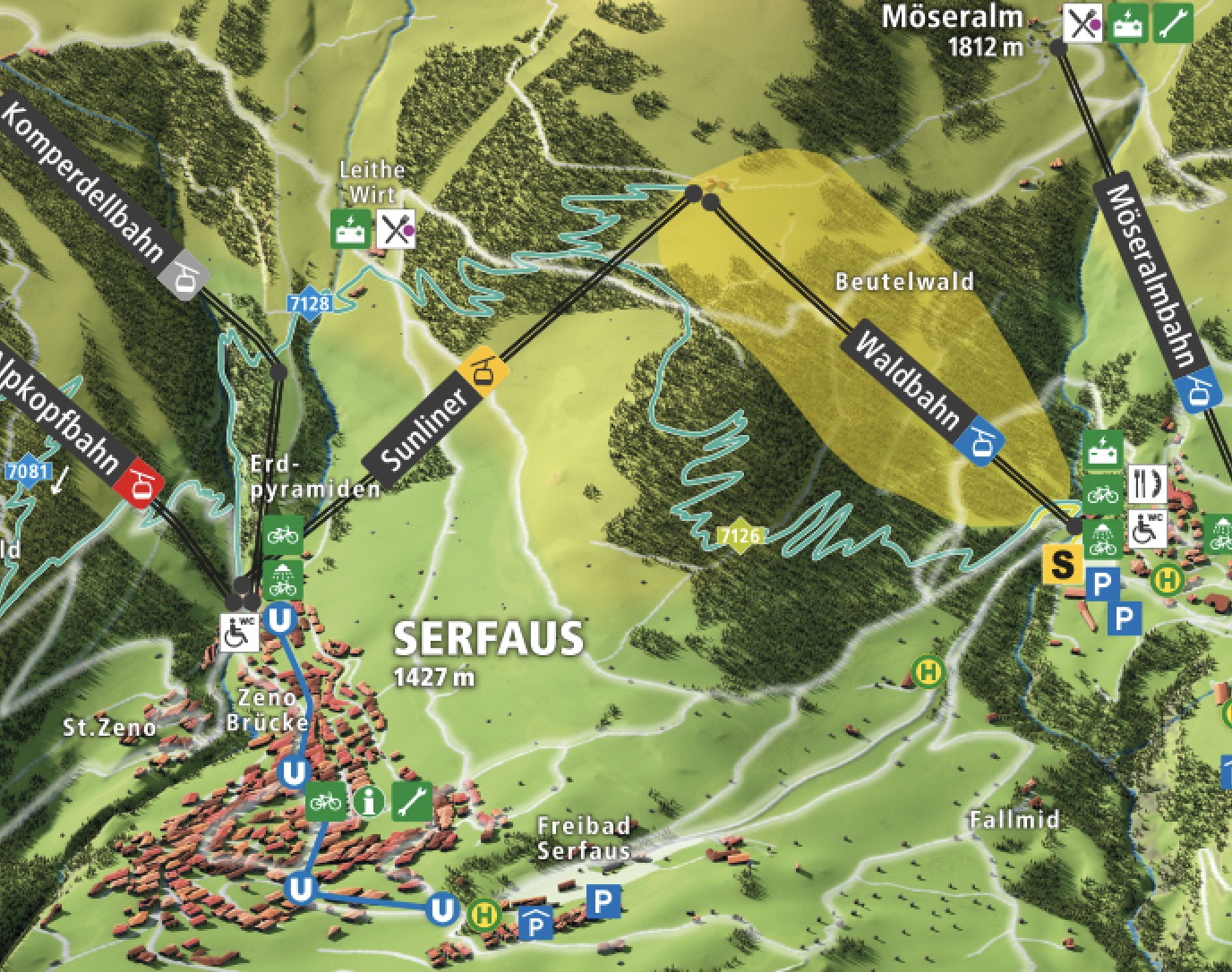Select the wrench service icon in Serfaus village

[413, 801]
